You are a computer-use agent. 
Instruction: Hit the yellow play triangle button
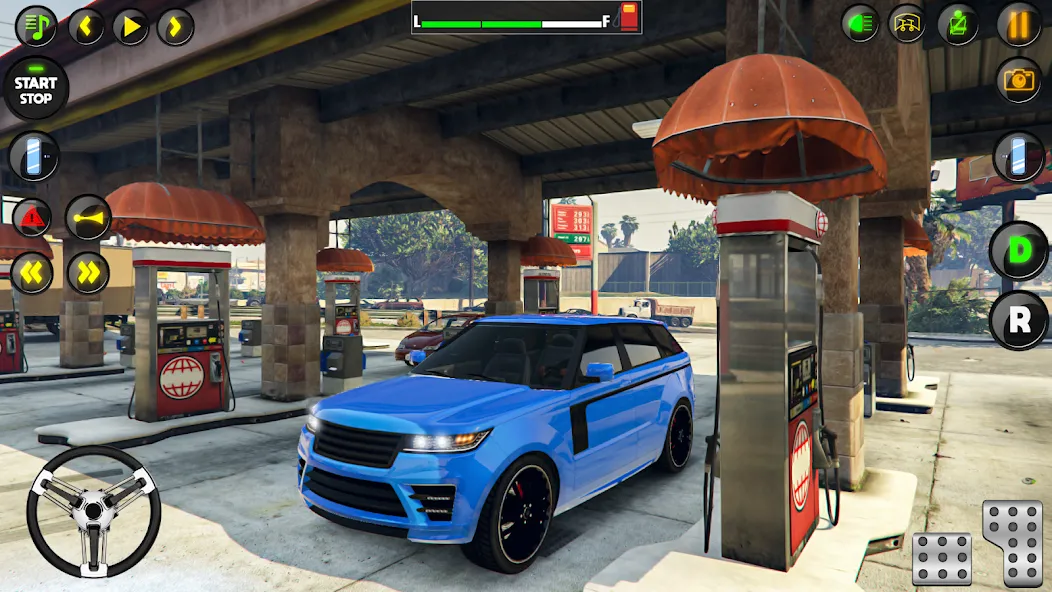tap(130, 26)
